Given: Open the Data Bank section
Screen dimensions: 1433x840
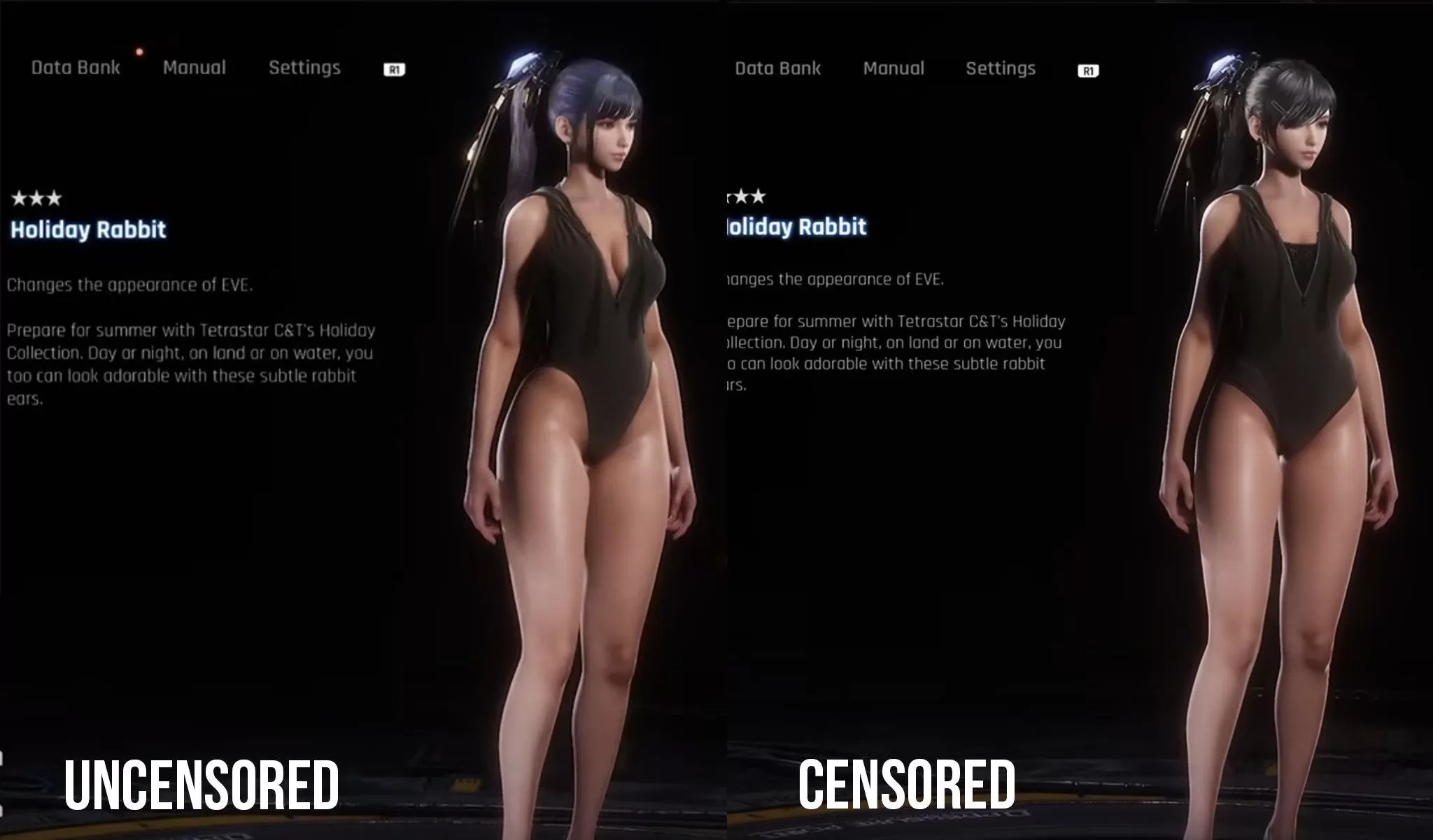Looking at the screenshot, I should (75, 67).
